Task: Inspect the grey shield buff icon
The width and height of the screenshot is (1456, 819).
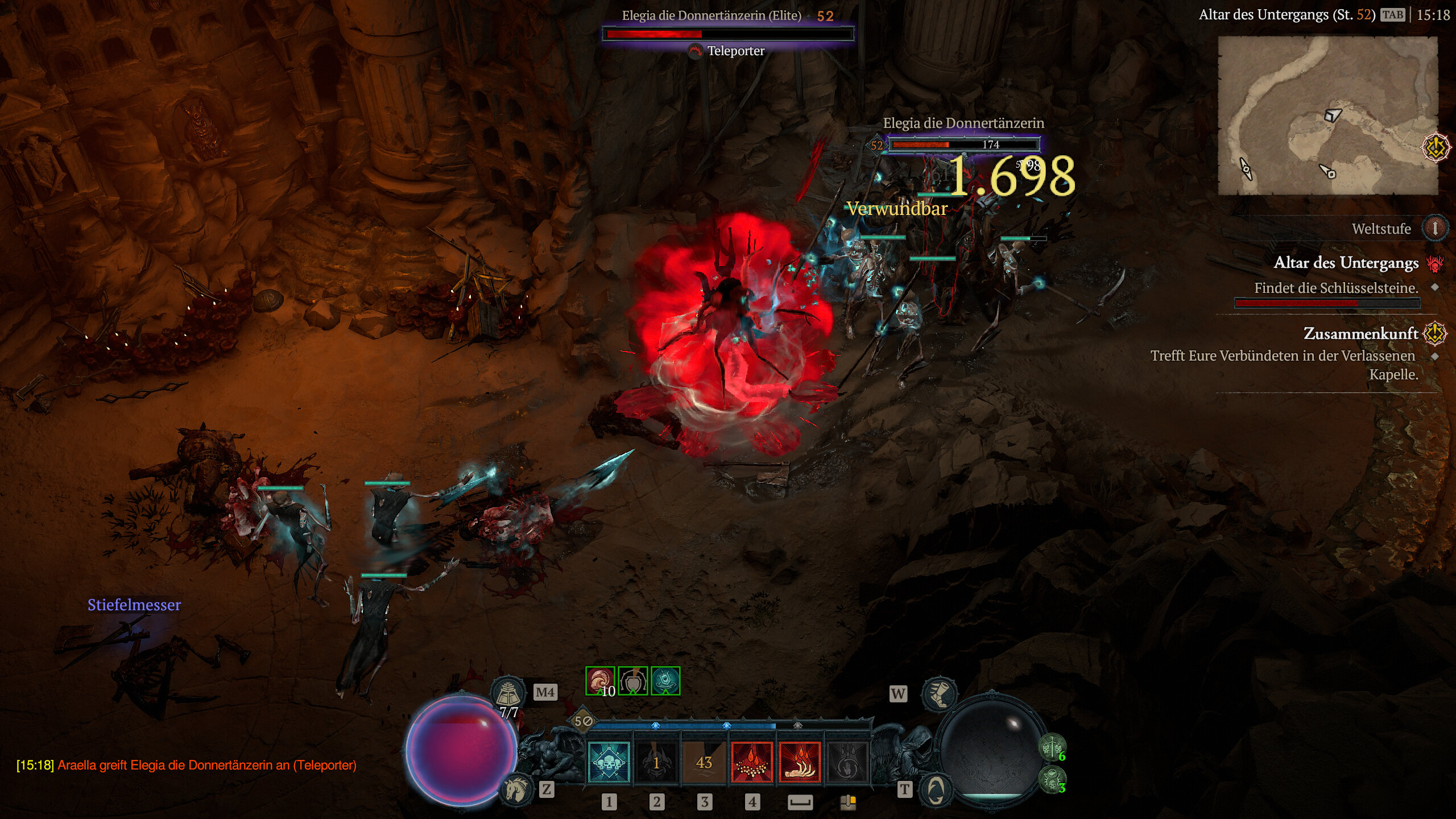Action: click(x=632, y=681)
